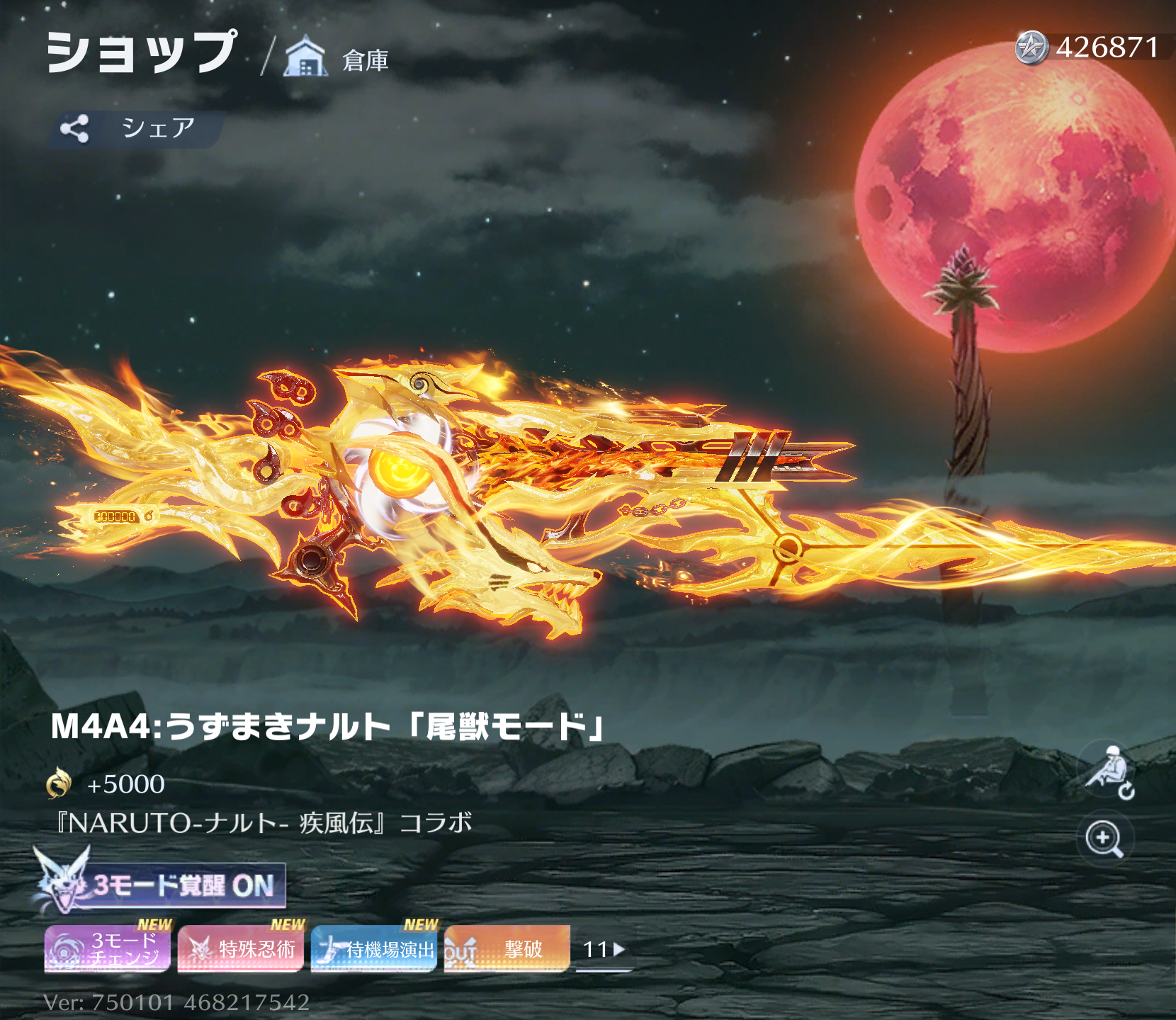Select the 3モードチェンジ feature tab
This screenshot has height=1020, width=1176.
[107, 948]
